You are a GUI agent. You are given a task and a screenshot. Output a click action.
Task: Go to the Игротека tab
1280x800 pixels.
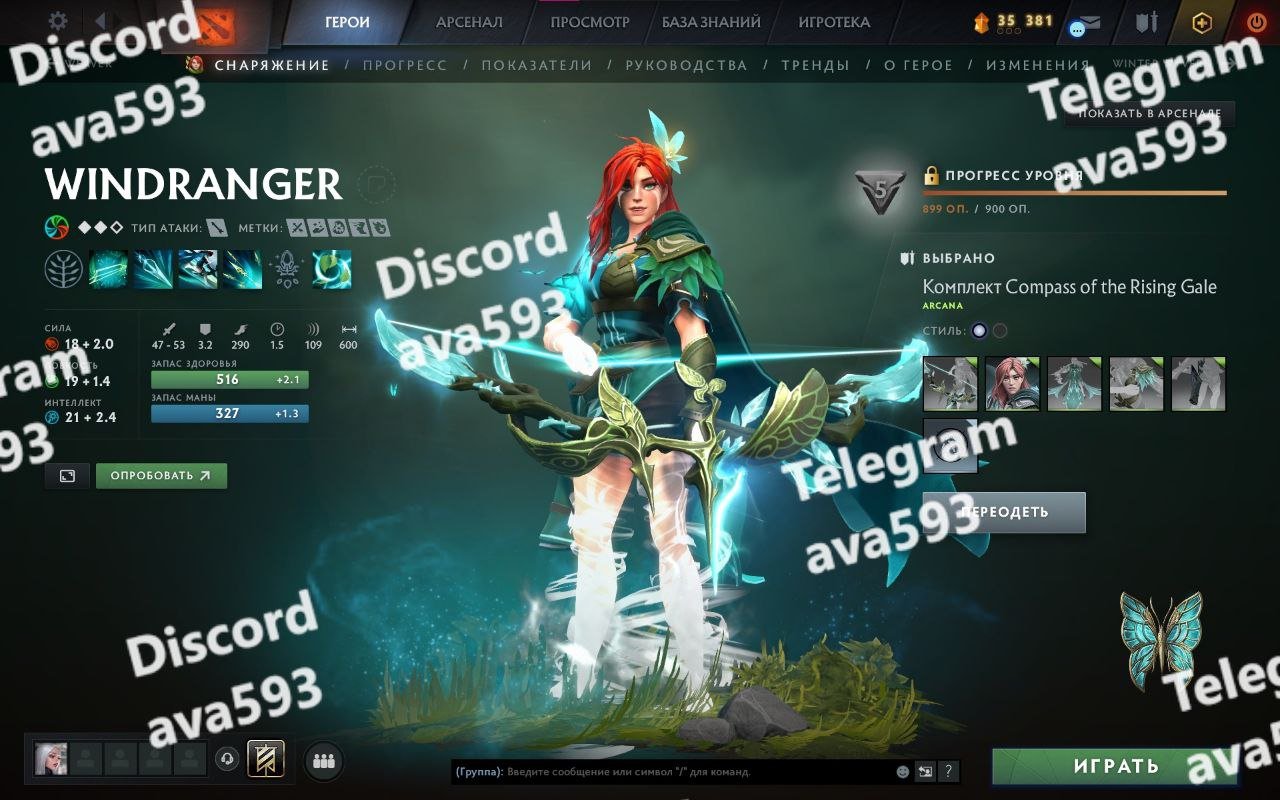pos(834,22)
